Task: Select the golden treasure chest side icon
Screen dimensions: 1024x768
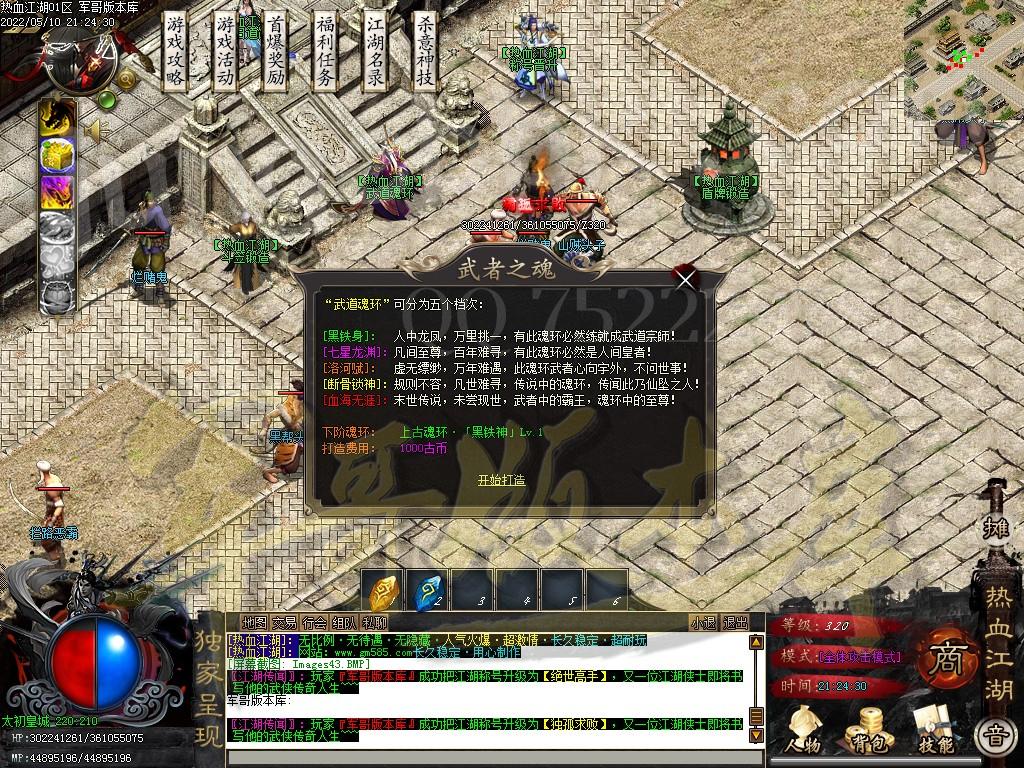Action: click(x=57, y=155)
